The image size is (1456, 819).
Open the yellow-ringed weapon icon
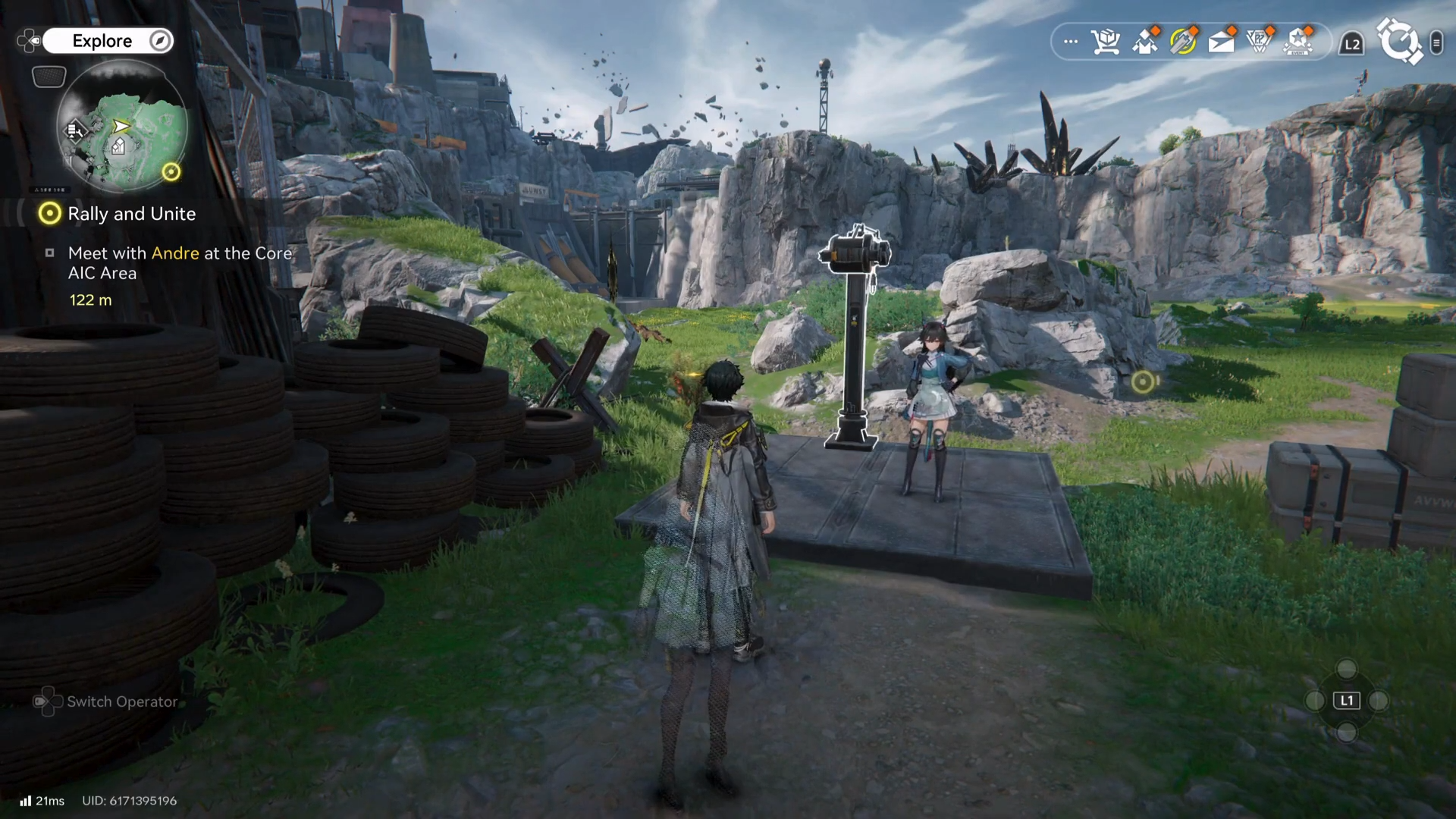pyautogui.click(x=1182, y=42)
